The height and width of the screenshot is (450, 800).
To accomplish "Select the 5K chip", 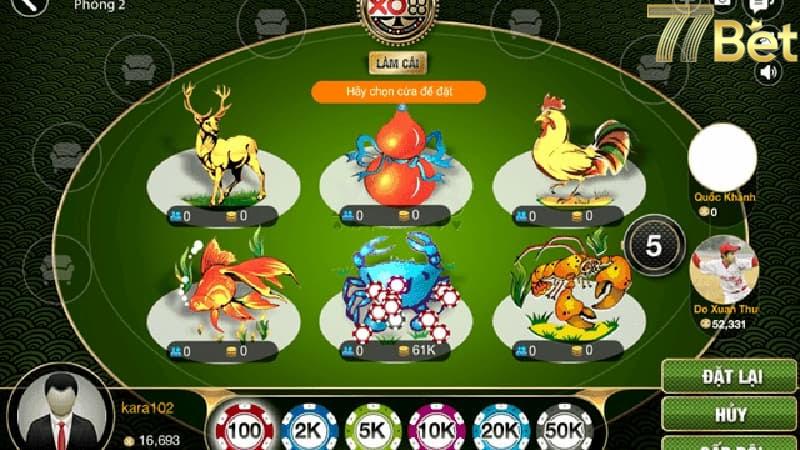I will coord(371,430).
